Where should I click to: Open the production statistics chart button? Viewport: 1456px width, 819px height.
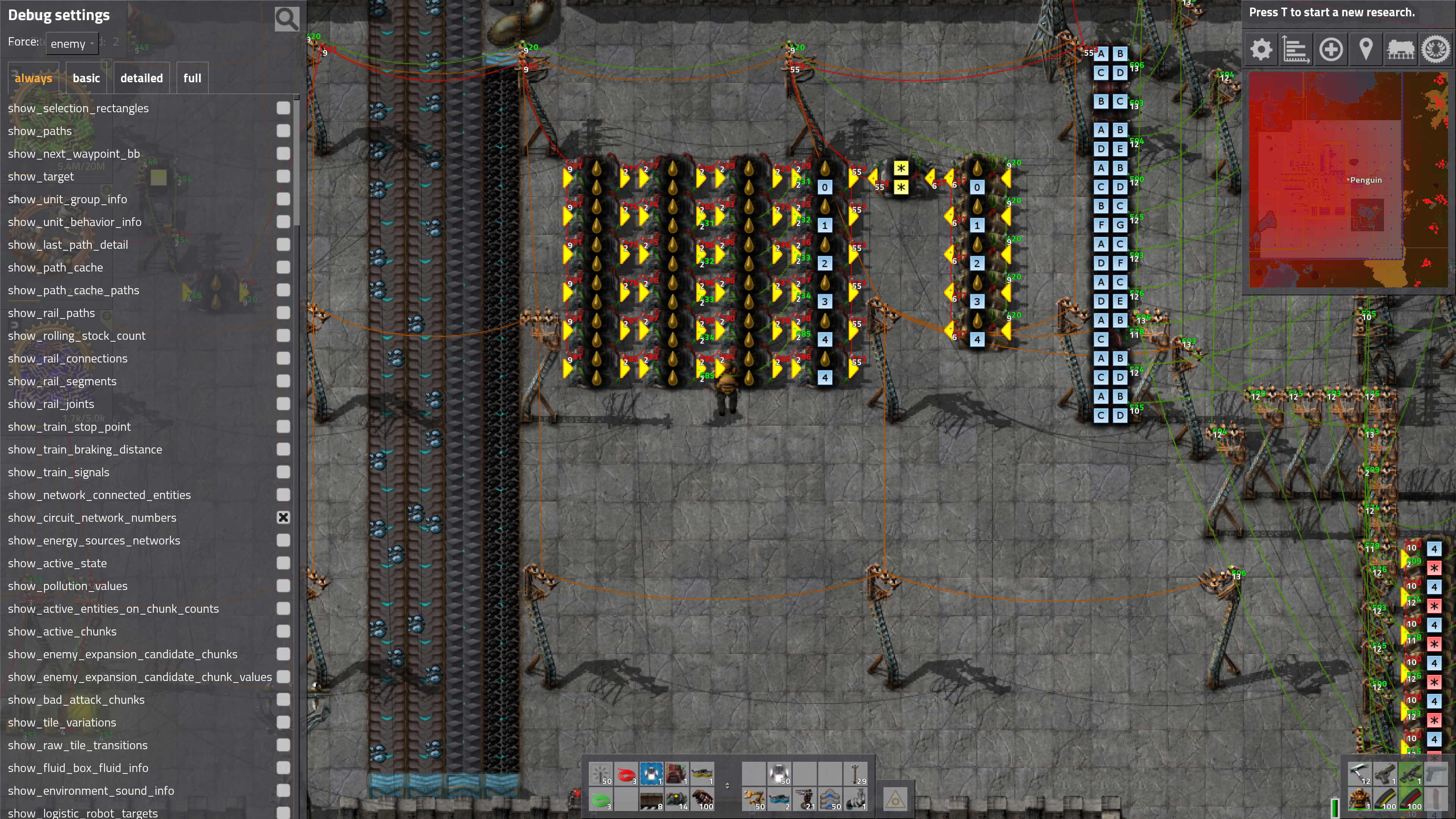click(1296, 50)
